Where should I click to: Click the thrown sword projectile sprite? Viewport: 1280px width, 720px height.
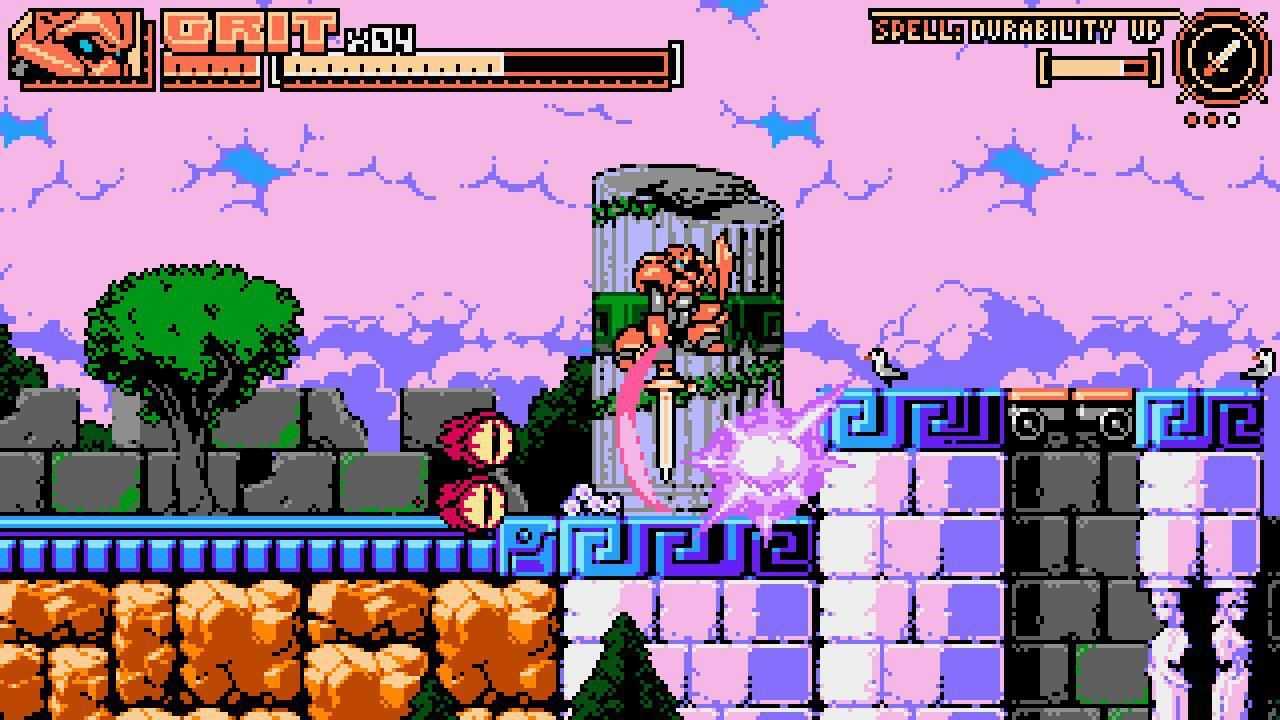[x=668, y=420]
